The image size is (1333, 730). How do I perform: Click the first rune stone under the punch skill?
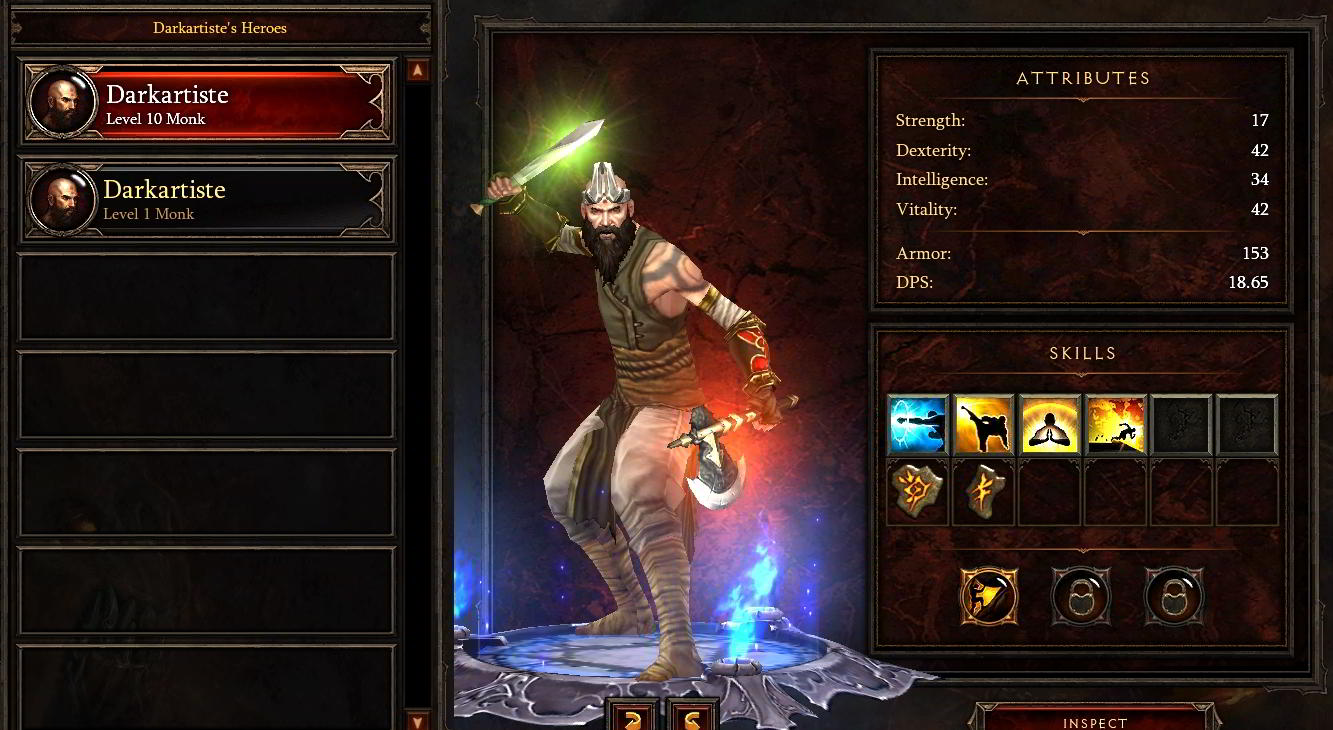(x=918, y=492)
